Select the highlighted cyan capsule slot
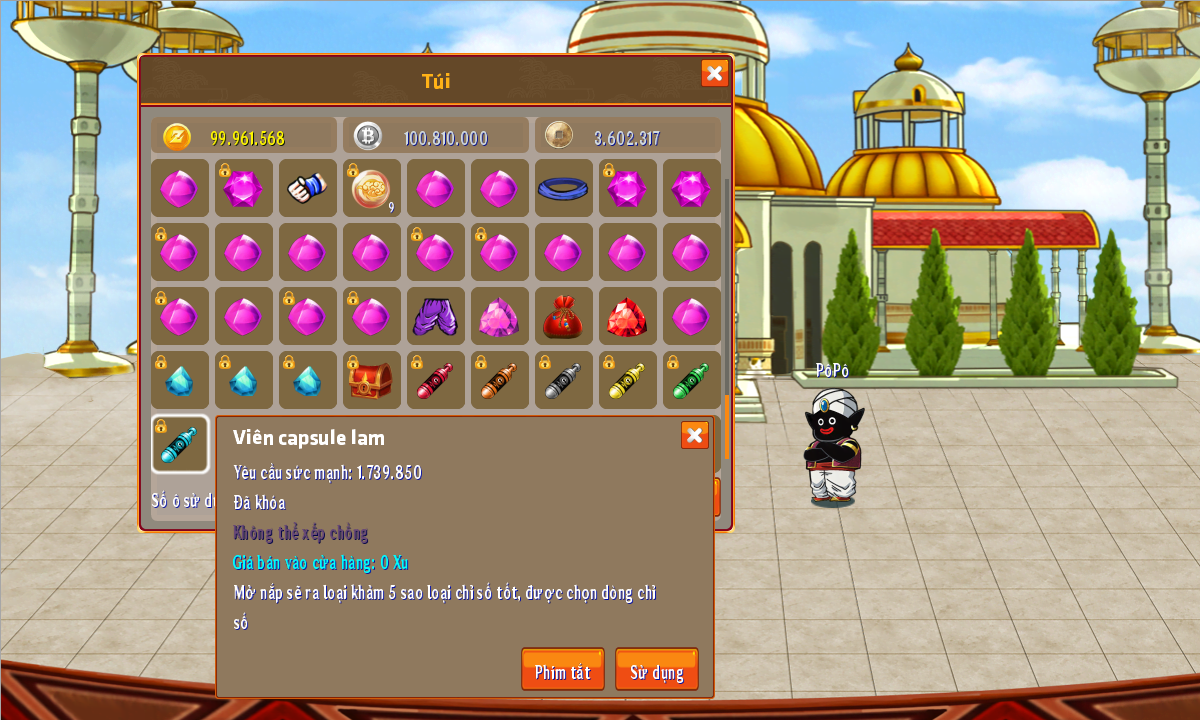This screenshot has height=720, width=1200. pyautogui.click(x=180, y=444)
